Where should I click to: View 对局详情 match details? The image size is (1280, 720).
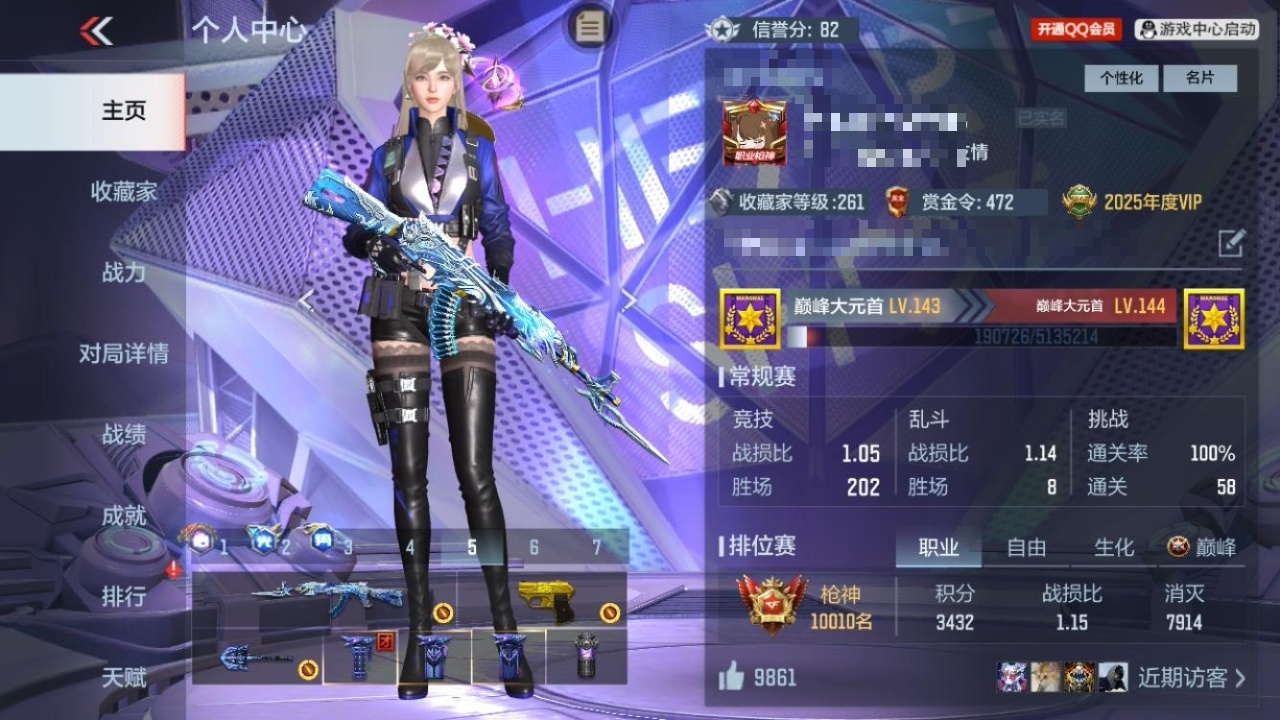tap(123, 353)
